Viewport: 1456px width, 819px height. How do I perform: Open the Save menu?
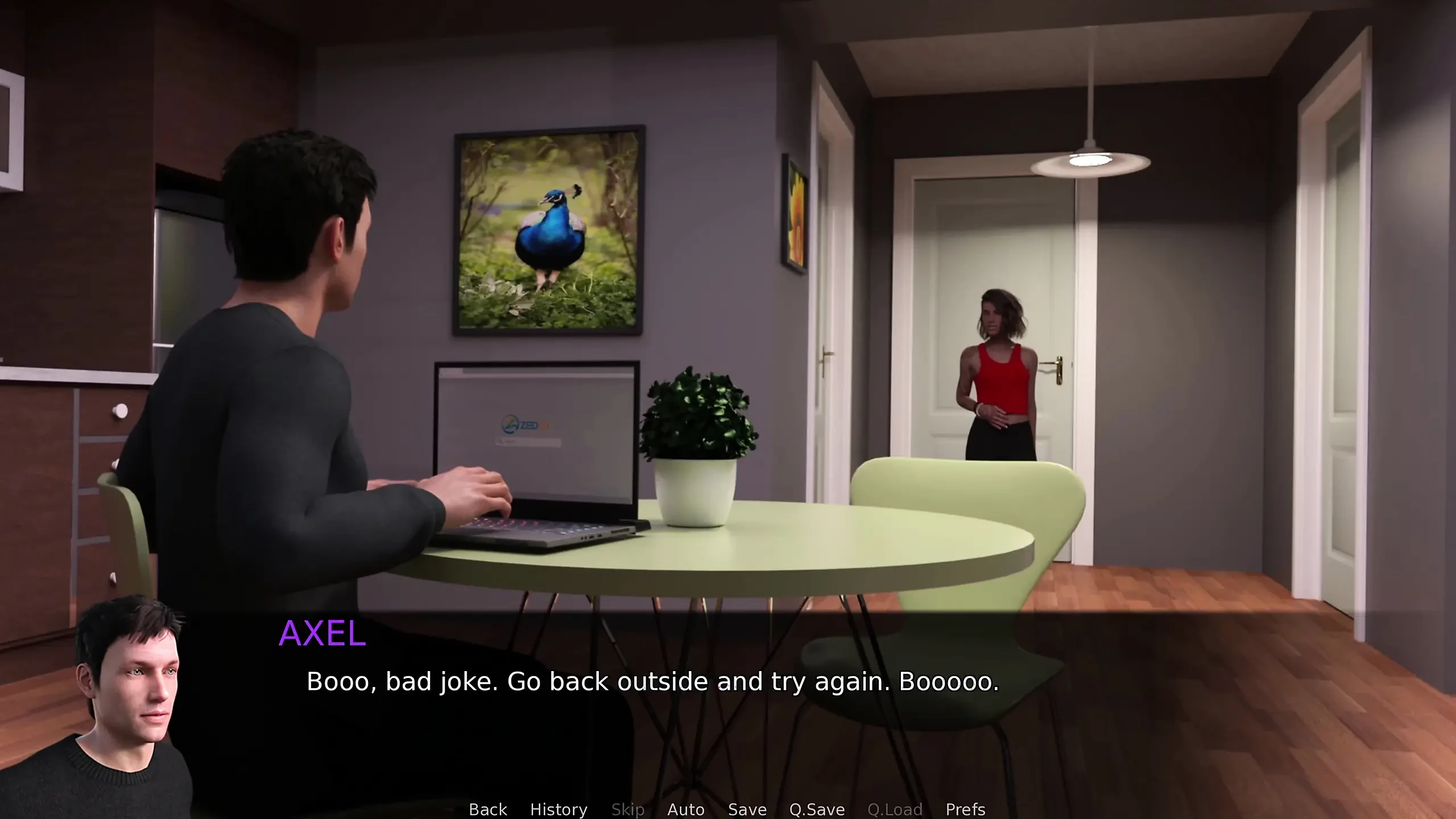[747, 809]
